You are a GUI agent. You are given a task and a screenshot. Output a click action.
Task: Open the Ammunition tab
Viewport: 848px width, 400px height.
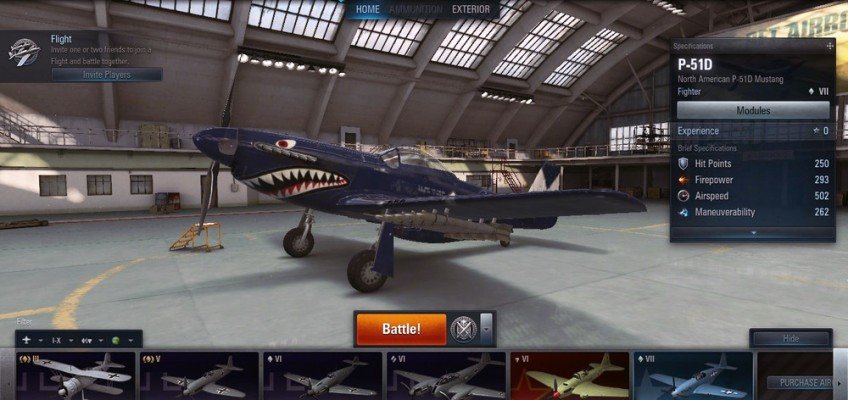click(x=415, y=10)
